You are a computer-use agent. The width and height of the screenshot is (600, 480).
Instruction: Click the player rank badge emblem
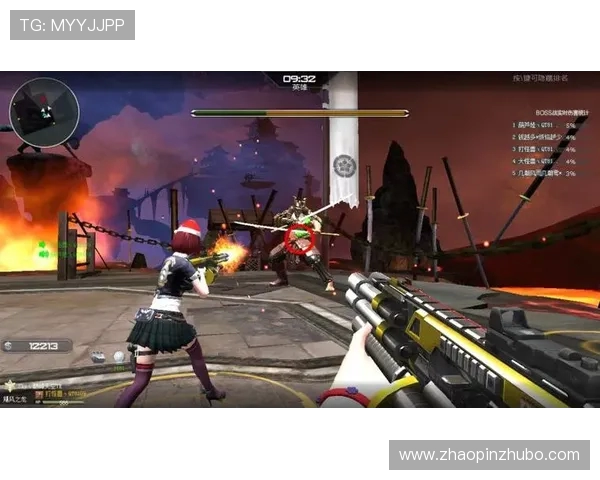pyautogui.click(x=10, y=384)
